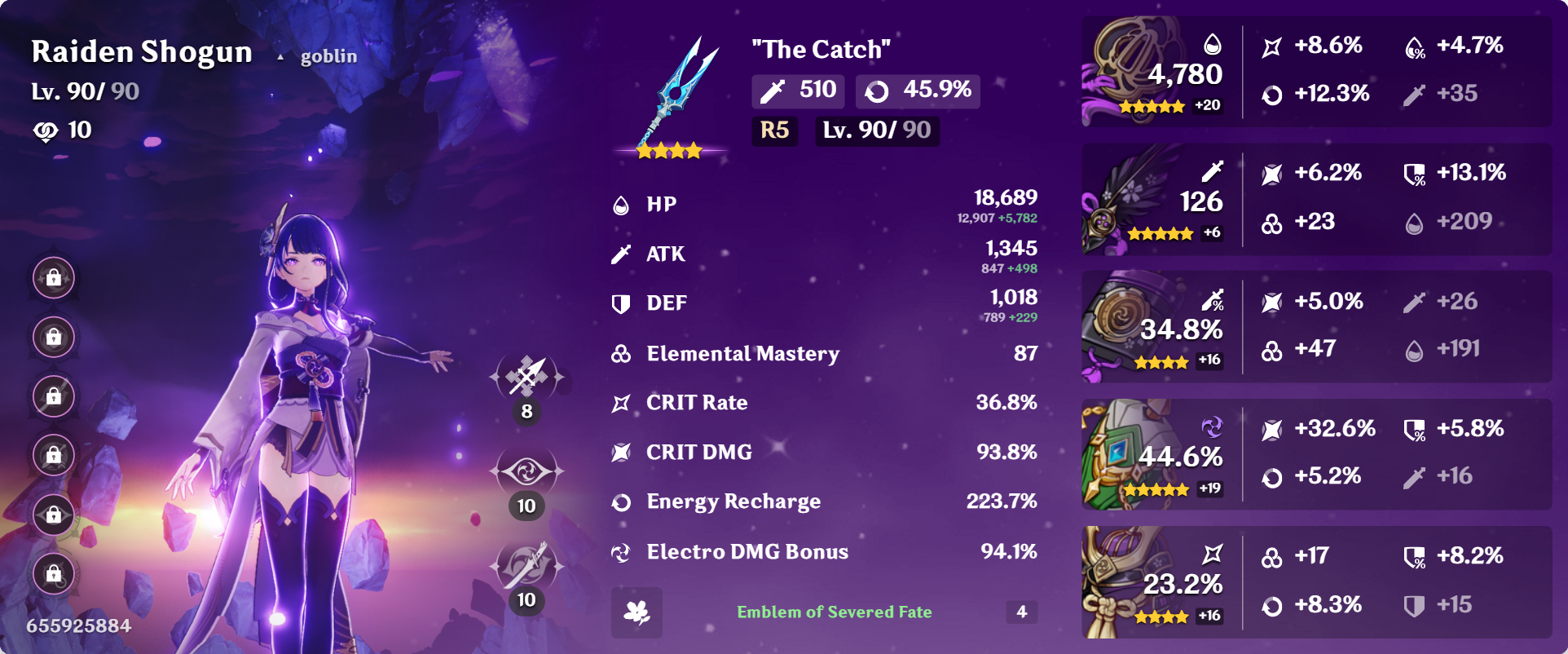
Task: Click the Electro DMG Bonus stat icon
Action: point(623,551)
